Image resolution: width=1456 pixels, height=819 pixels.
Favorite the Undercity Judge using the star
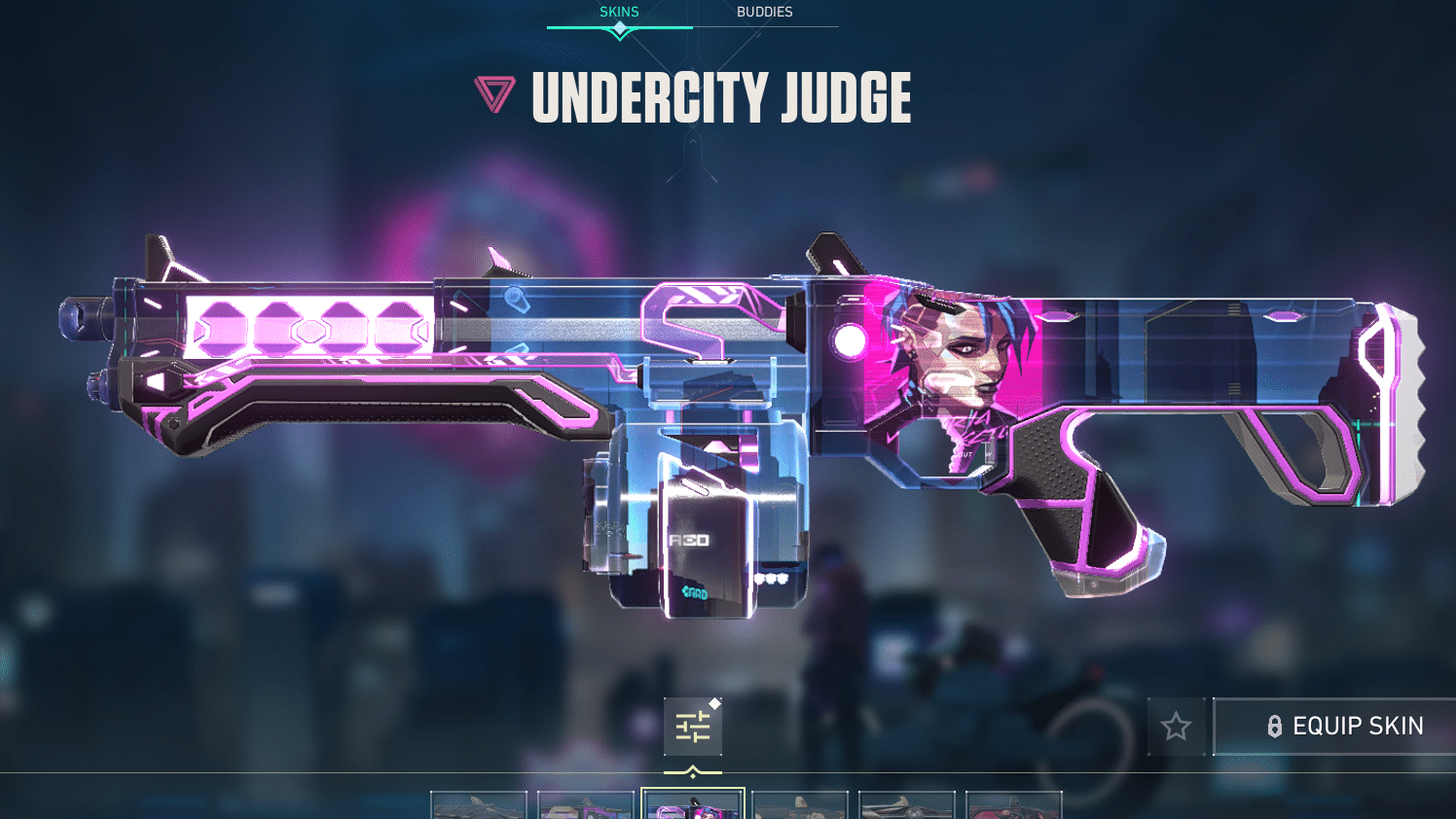[1177, 726]
